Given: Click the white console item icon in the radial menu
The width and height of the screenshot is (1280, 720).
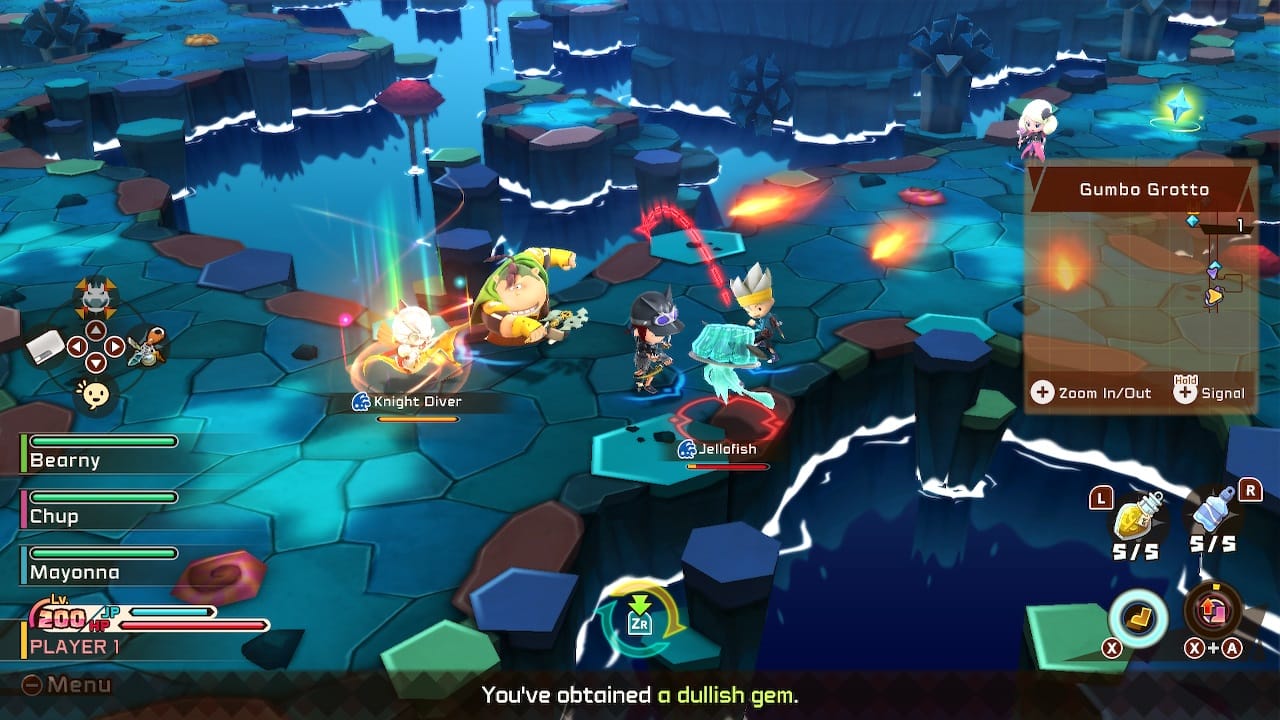Looking at the screenshot, I should click(42, 346).
